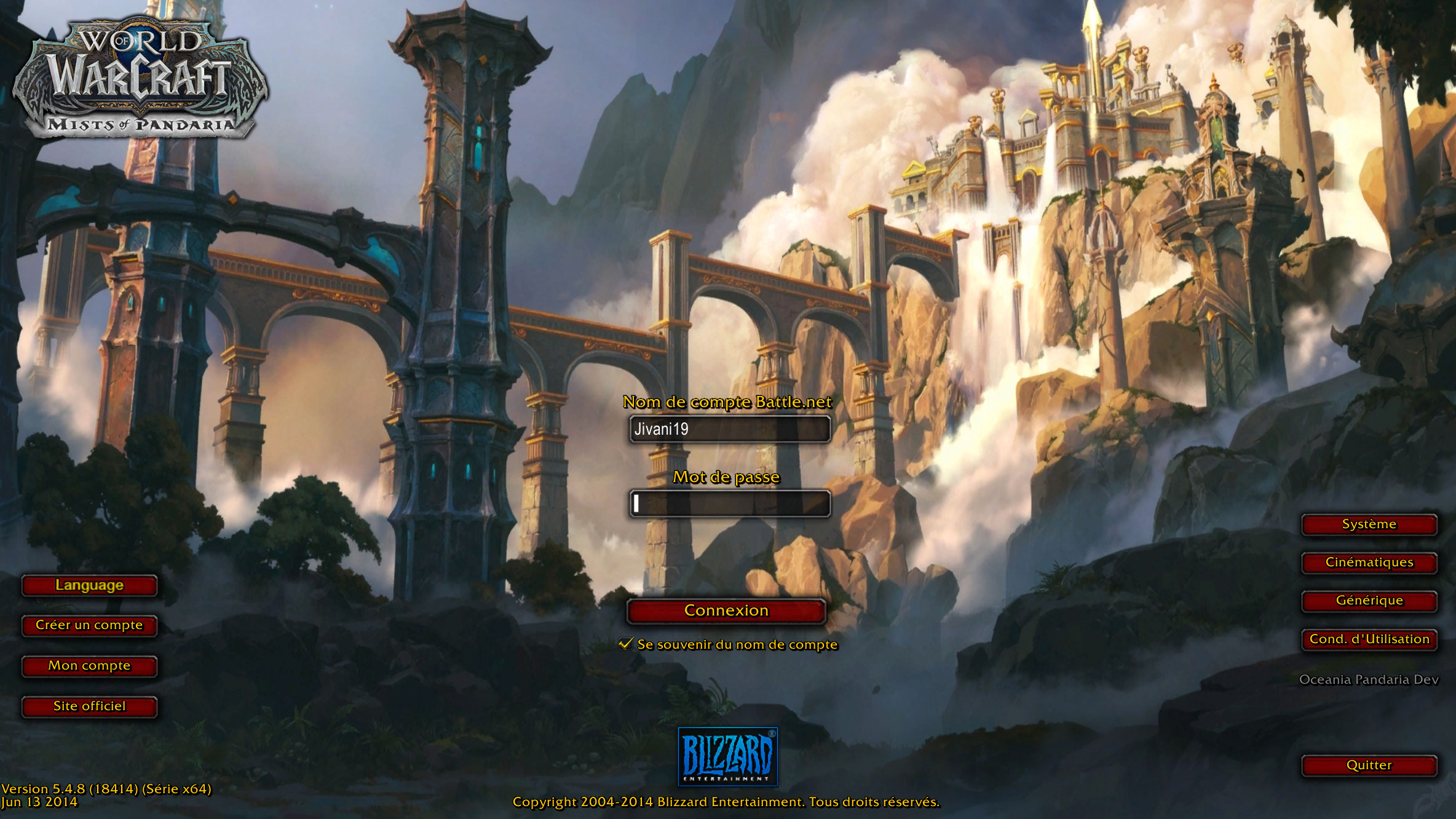1456x819 pixels.
Task: Visit the Site officiel
Action: 90,706
